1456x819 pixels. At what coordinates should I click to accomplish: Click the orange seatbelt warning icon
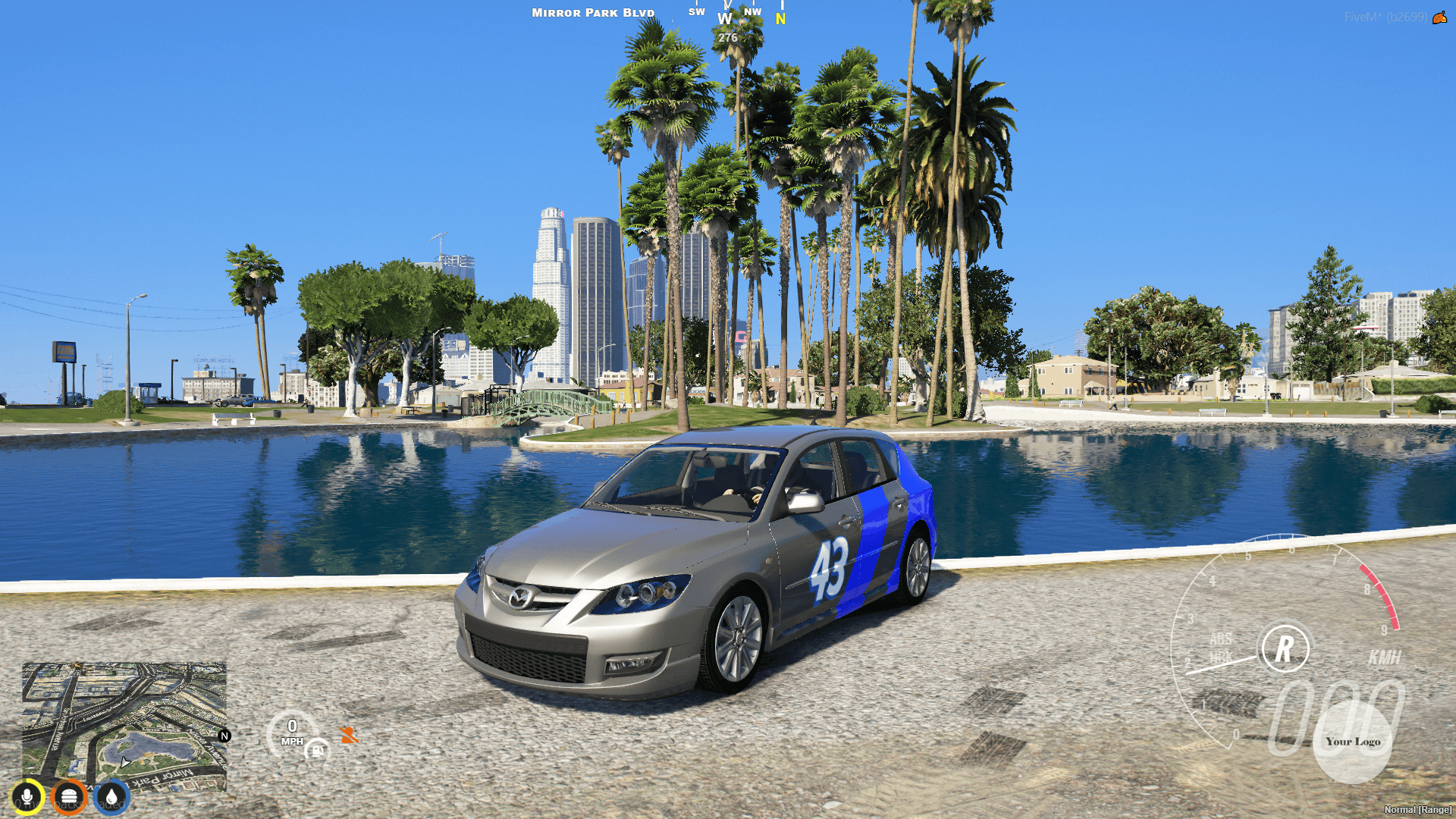click(347, 733)
